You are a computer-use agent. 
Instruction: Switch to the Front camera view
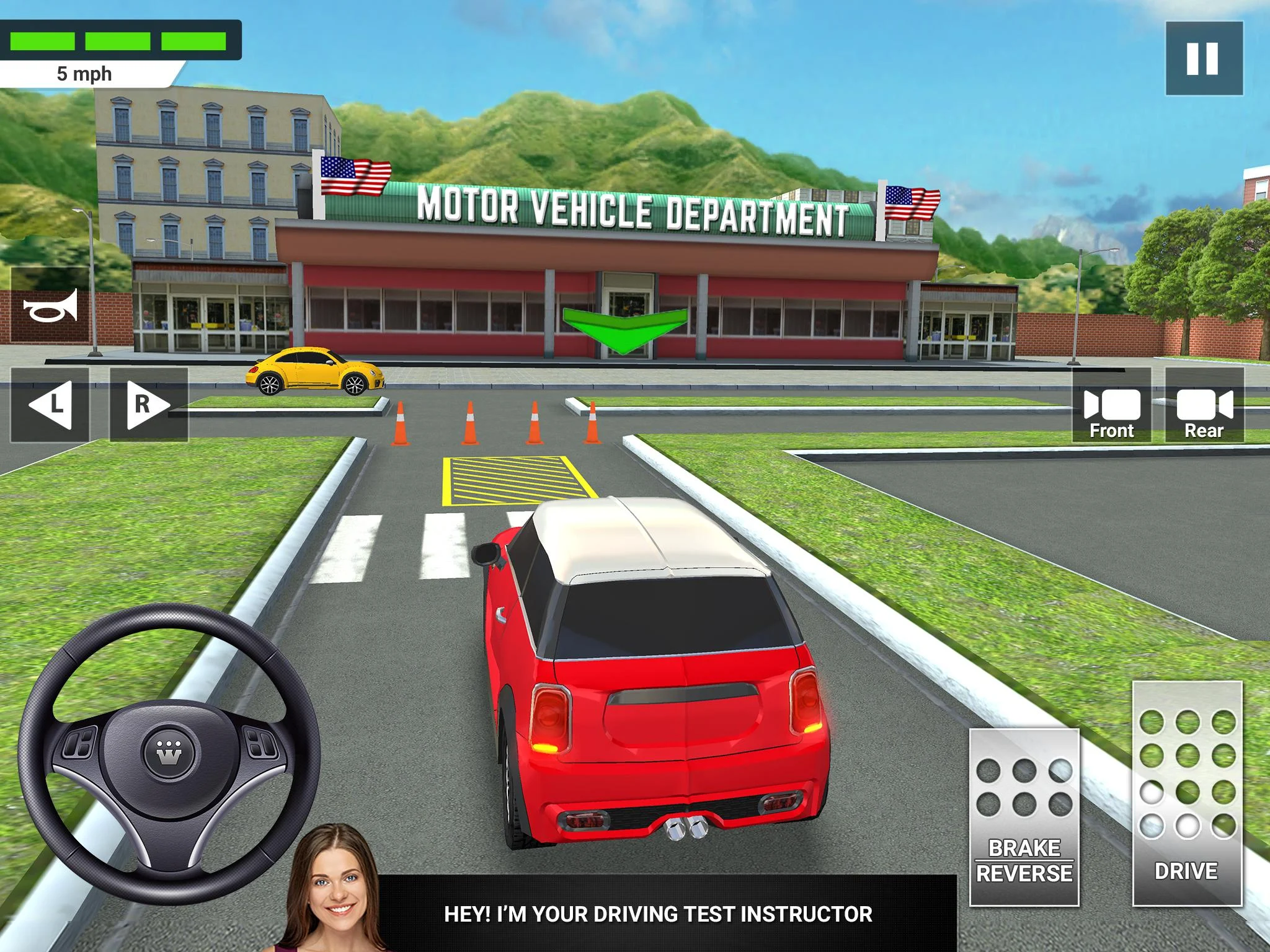point(1111,405)
